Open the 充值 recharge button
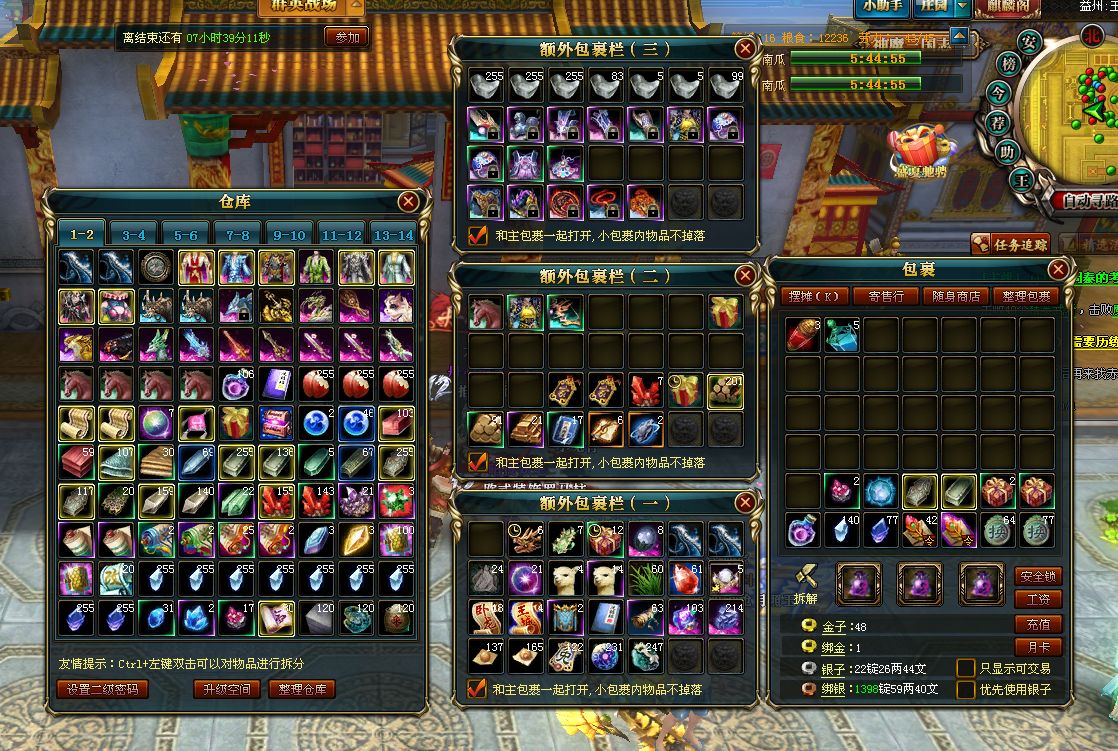 coord(1037,624)
